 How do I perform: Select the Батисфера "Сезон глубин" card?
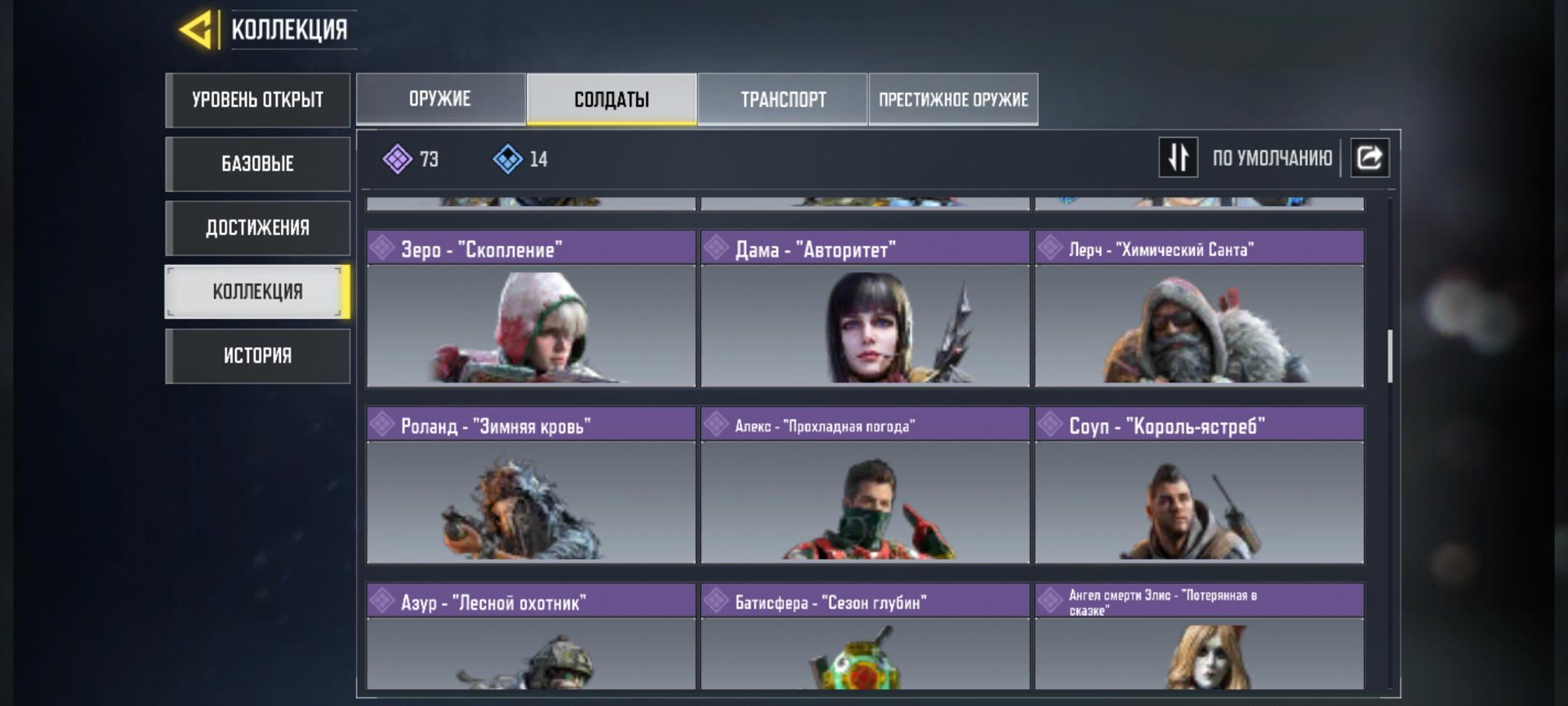865,637
